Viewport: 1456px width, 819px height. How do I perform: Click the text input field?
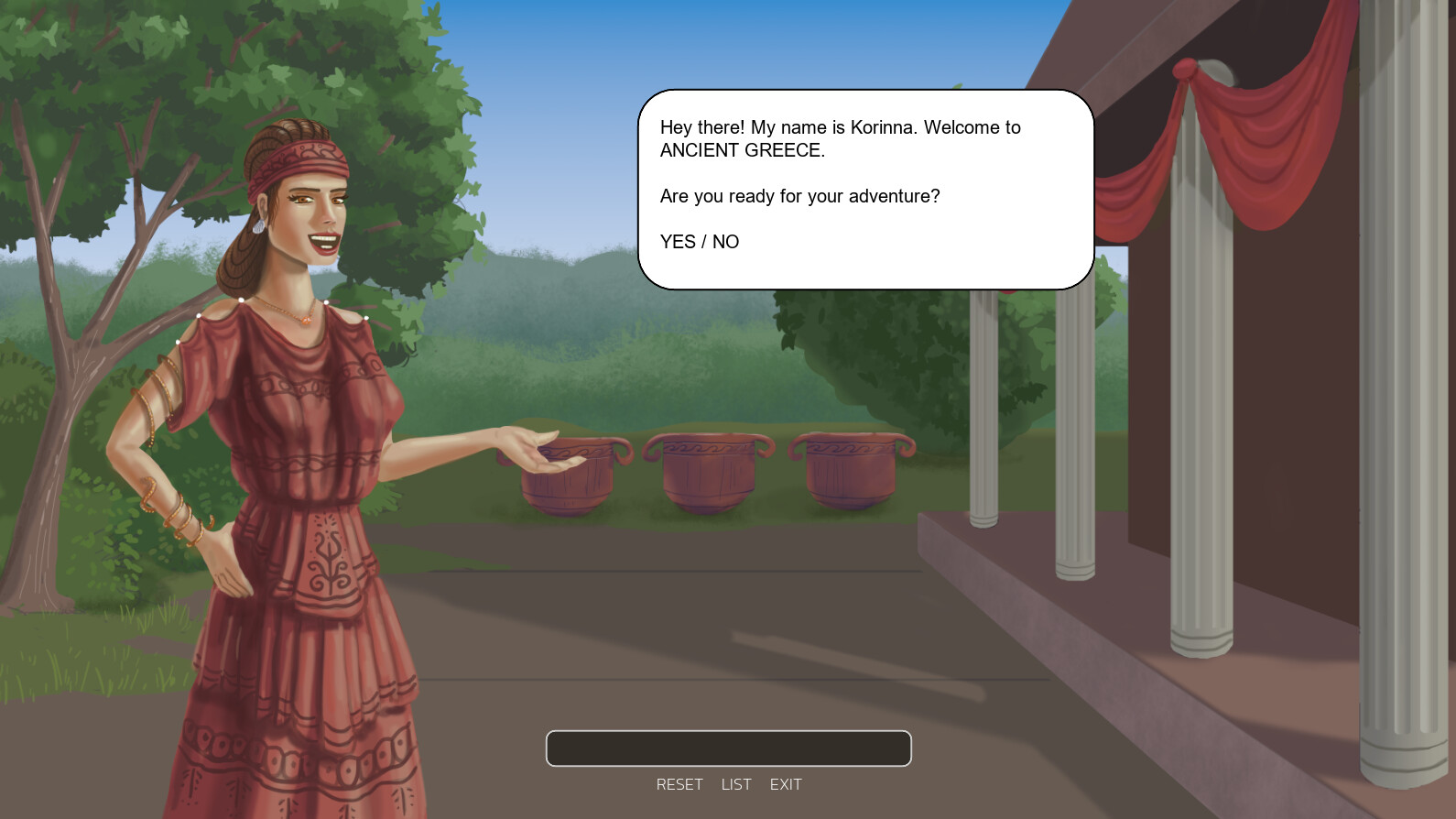click(728, 748)
